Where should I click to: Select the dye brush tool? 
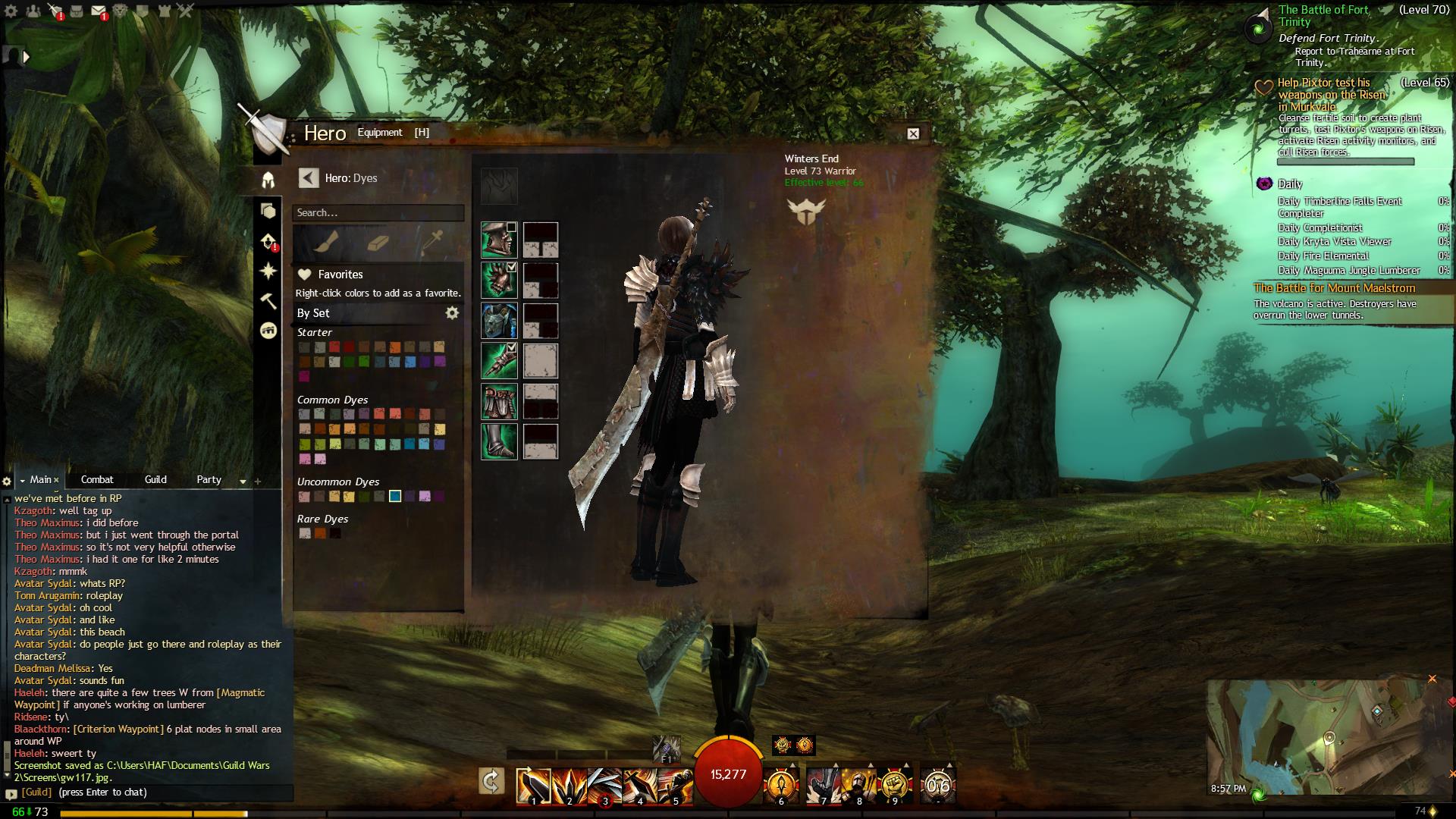point(325,243)
